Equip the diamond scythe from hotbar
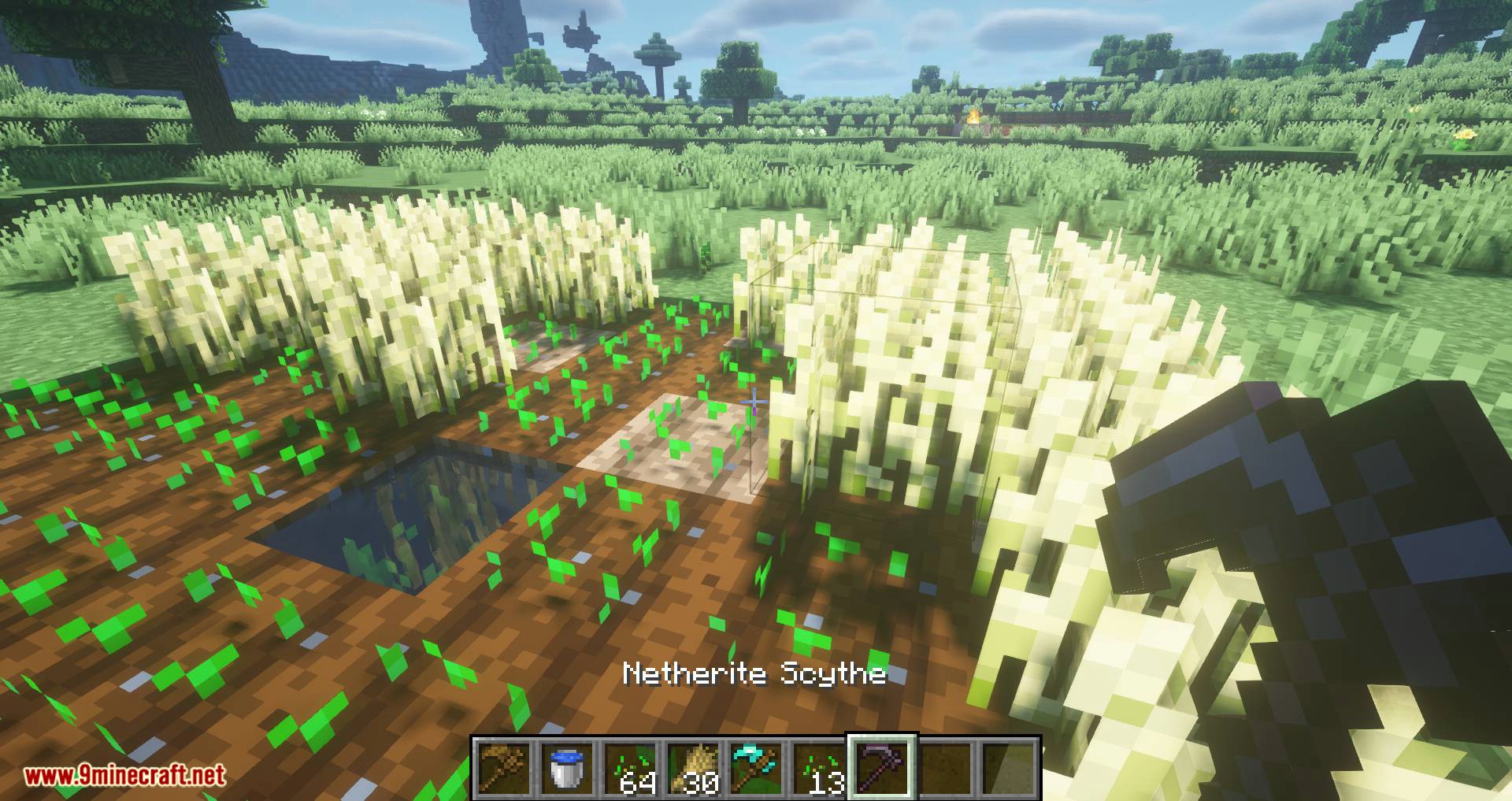Screen dimensions: 1512x801 [x=755, y=768]
